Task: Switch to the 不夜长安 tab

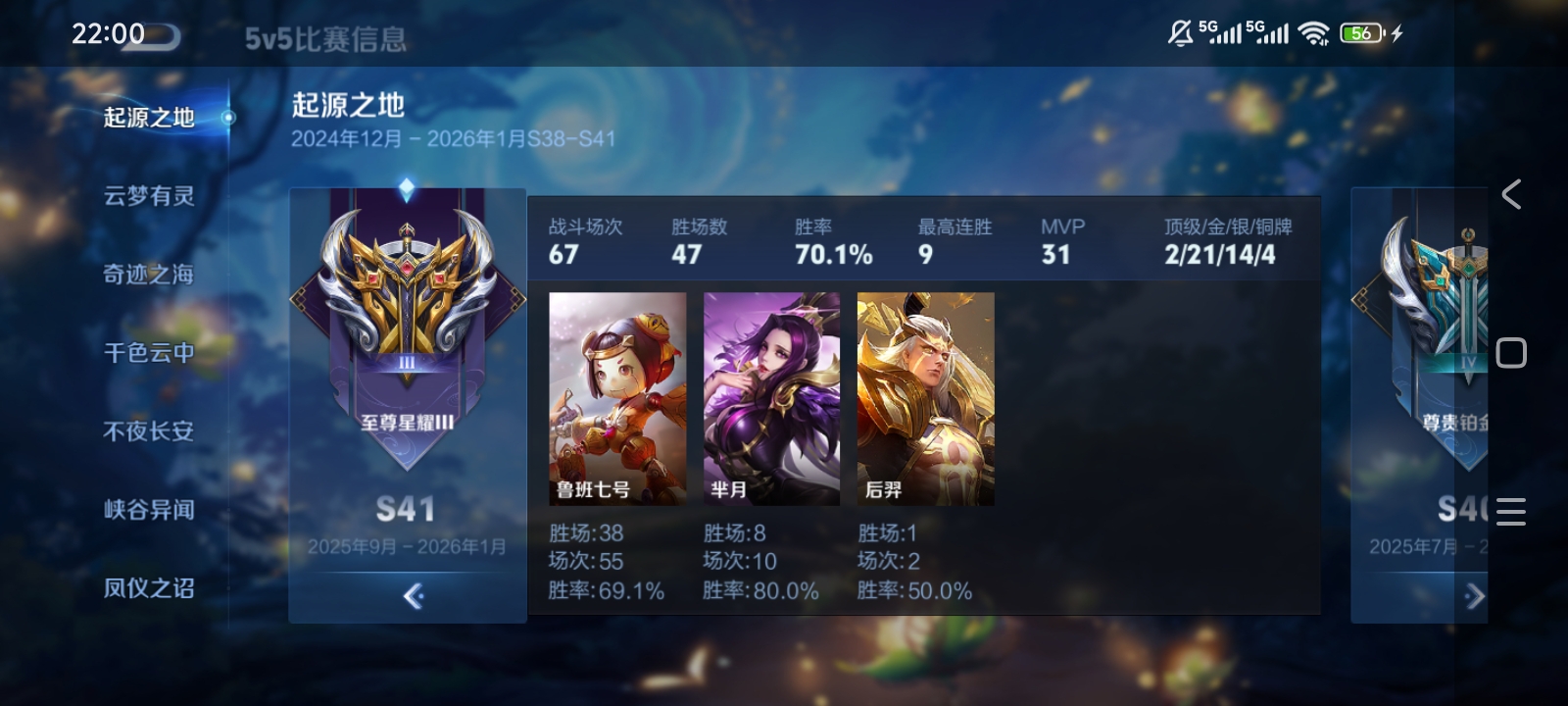Action: 149,431
